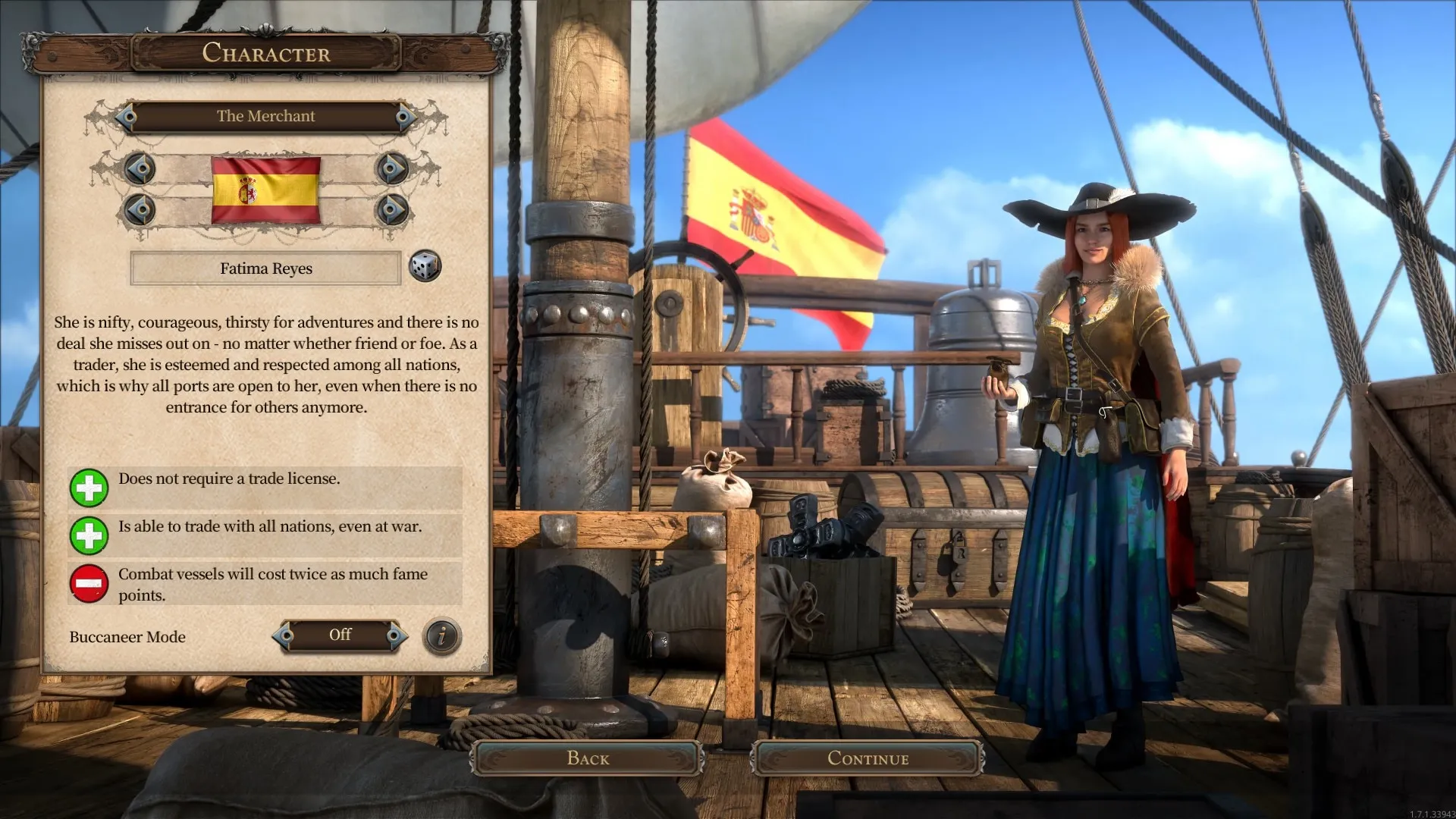
Task: Select the Fatima Reyes name field
Action: click(265, 268)
